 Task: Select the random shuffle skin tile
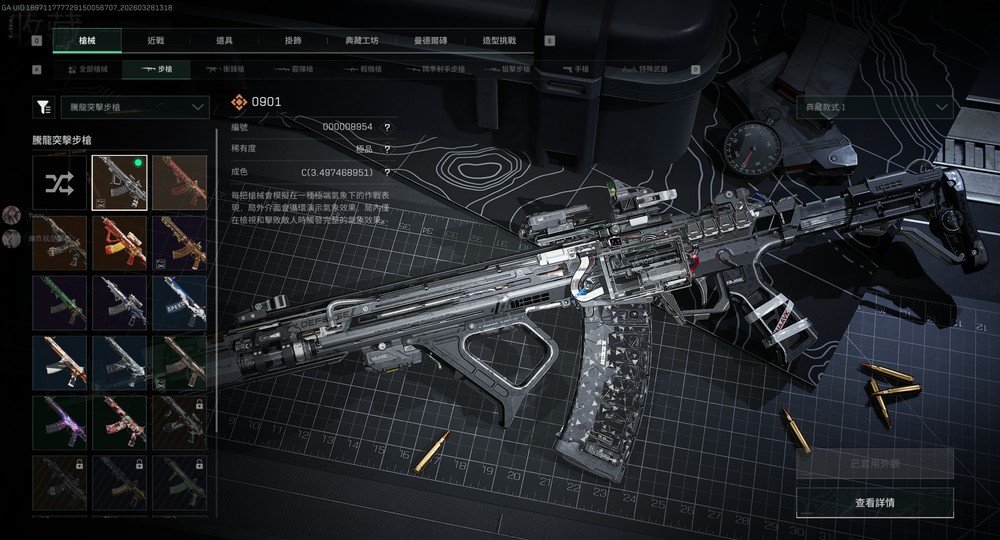click(x=59, y=182)
